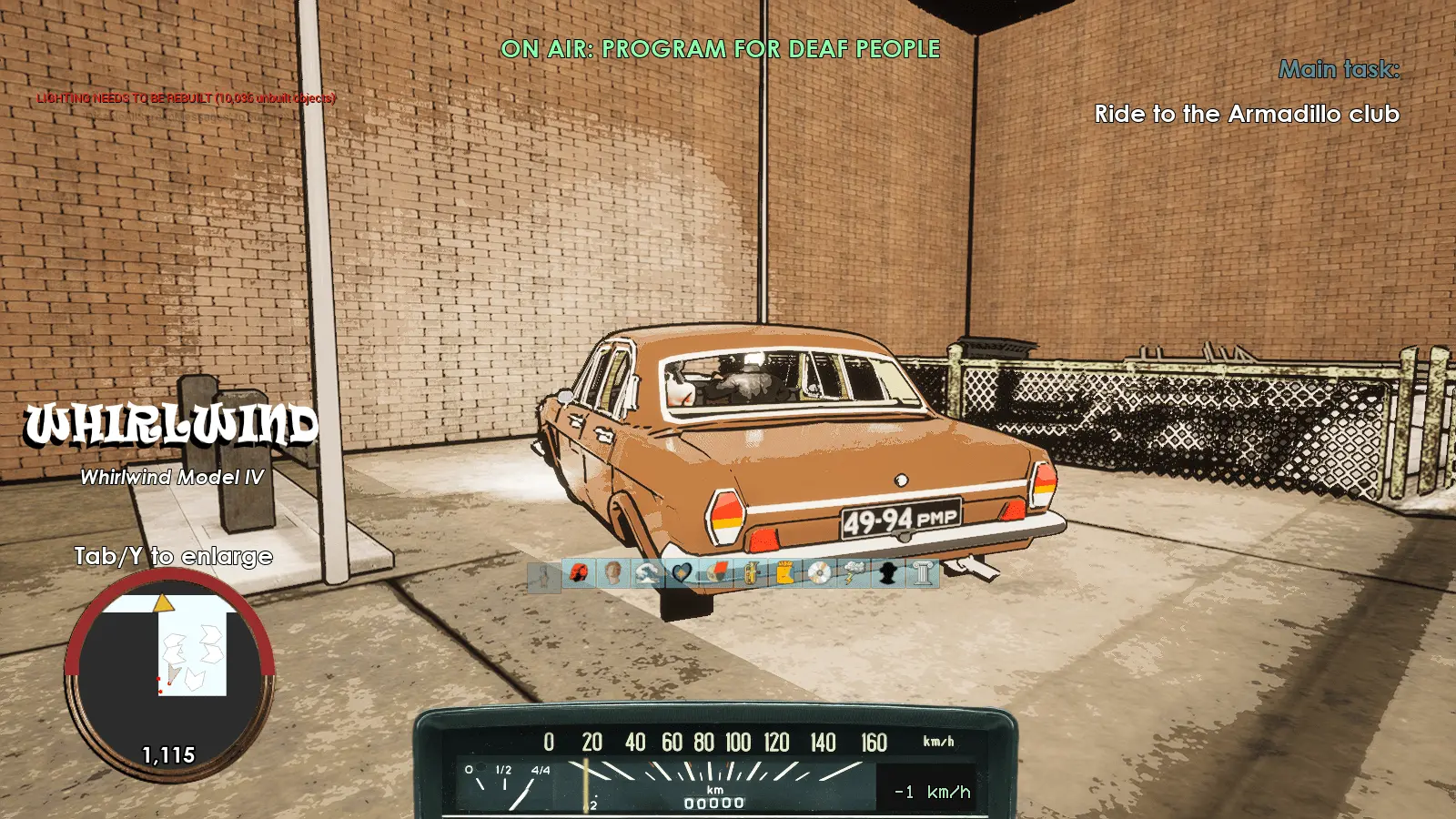Pick the patched heart icon
Image resolution: width=1456 pixels, height=819 pixels.
click(682, 573)
